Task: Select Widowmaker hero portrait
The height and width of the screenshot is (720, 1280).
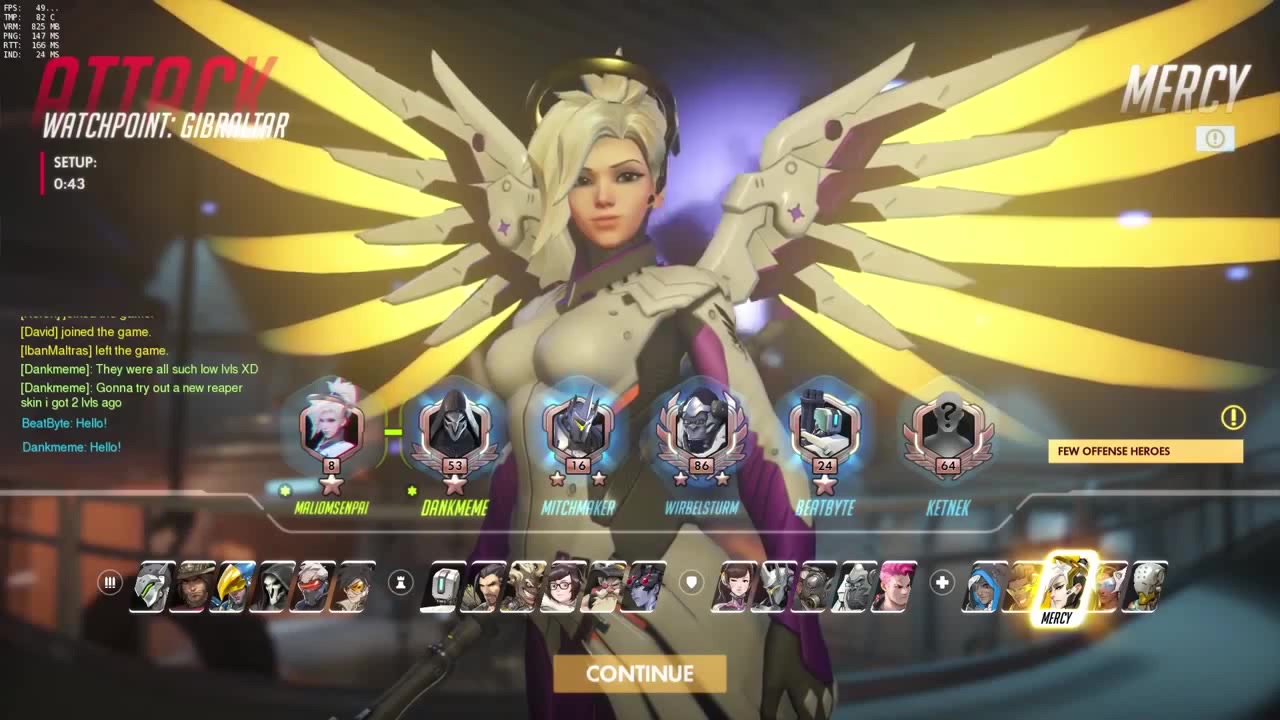Action: click(x=643, y=586)
